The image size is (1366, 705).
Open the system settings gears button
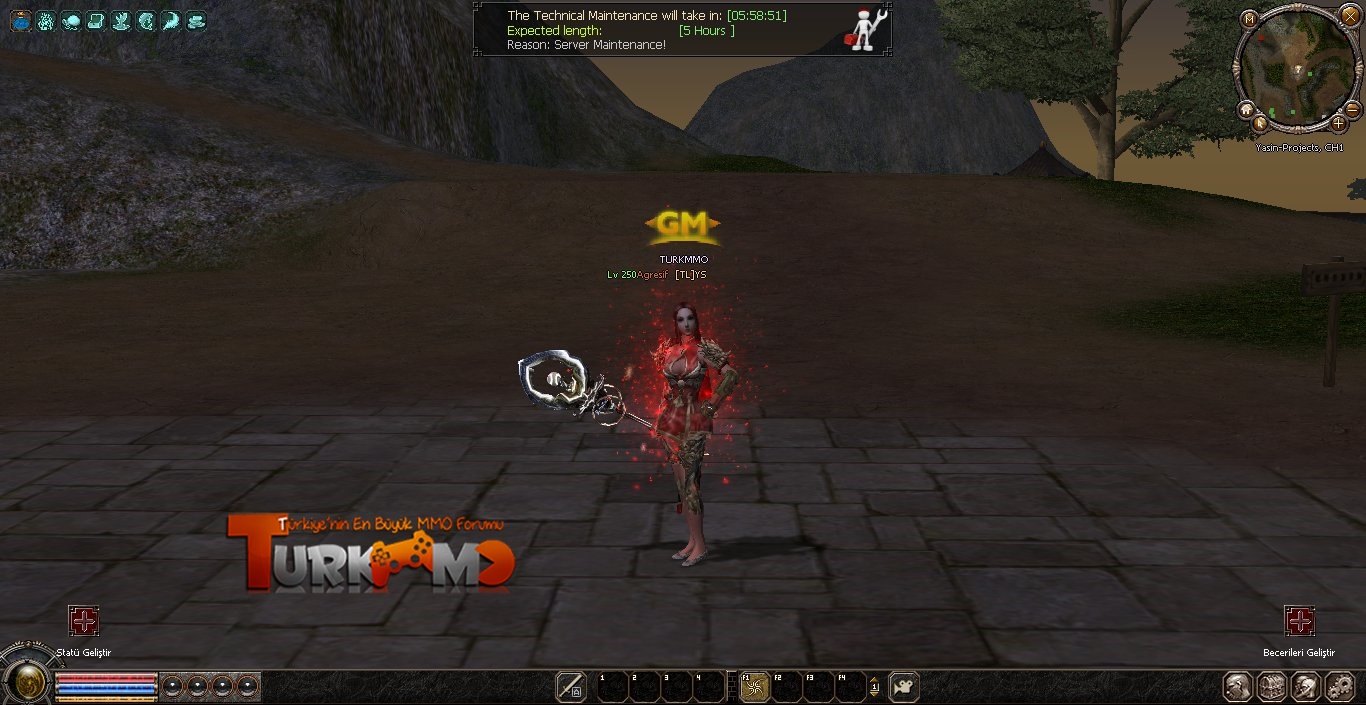pos(1339,687)
